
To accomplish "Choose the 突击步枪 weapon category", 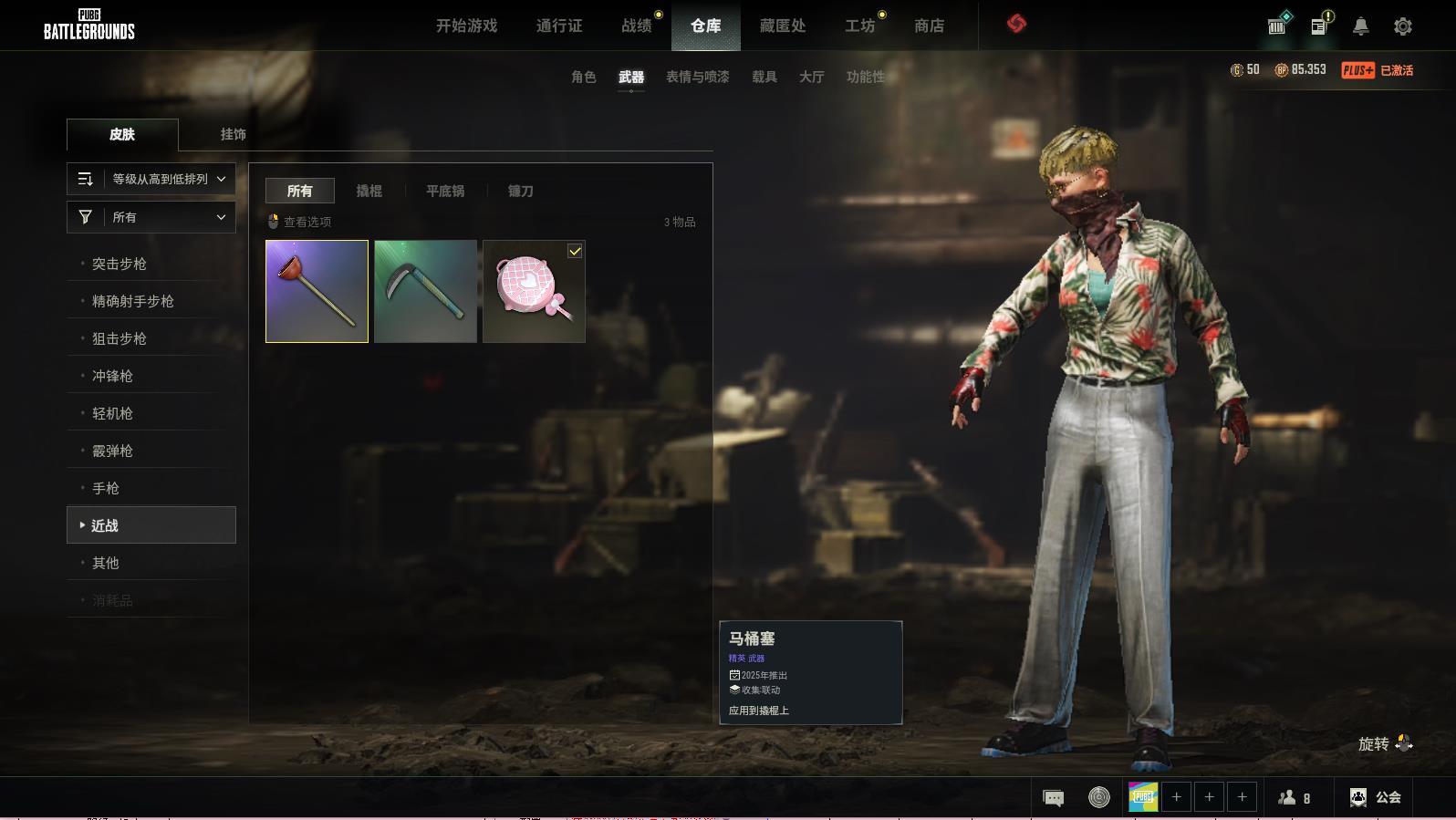I will (x=120, y=264).
